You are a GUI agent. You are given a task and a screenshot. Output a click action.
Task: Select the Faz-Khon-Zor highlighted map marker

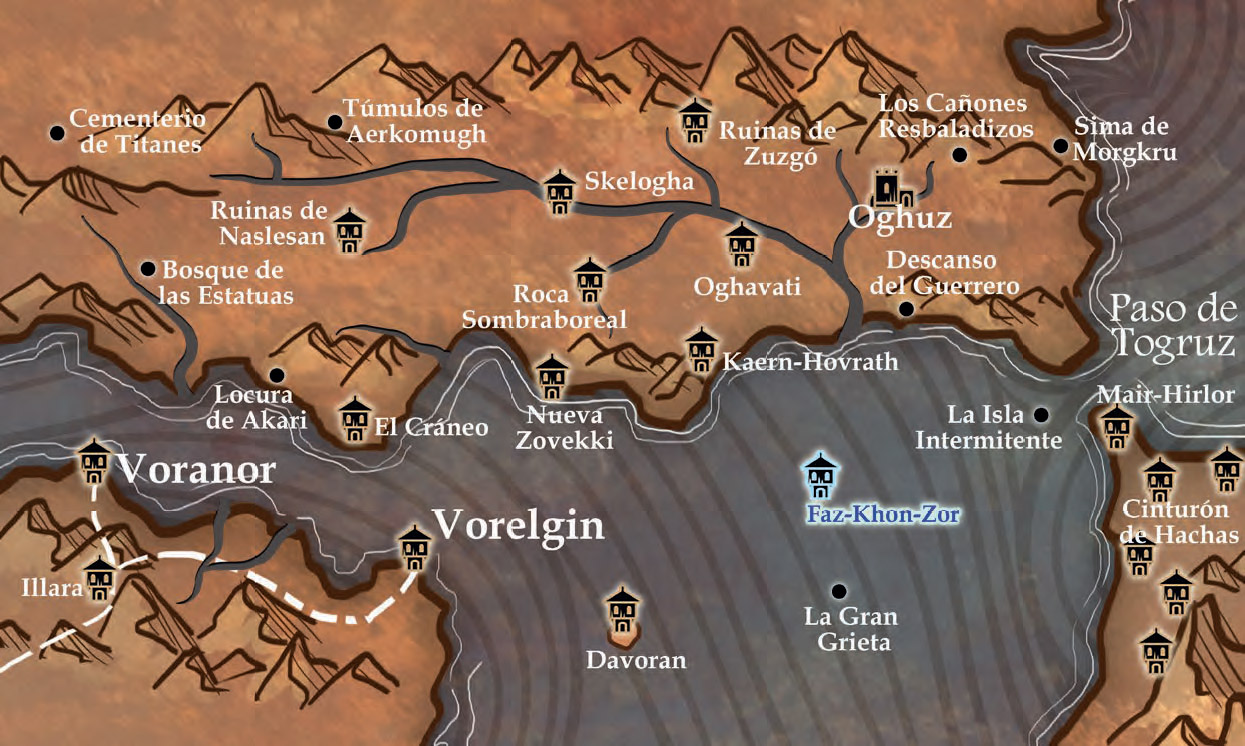point(821,477)
